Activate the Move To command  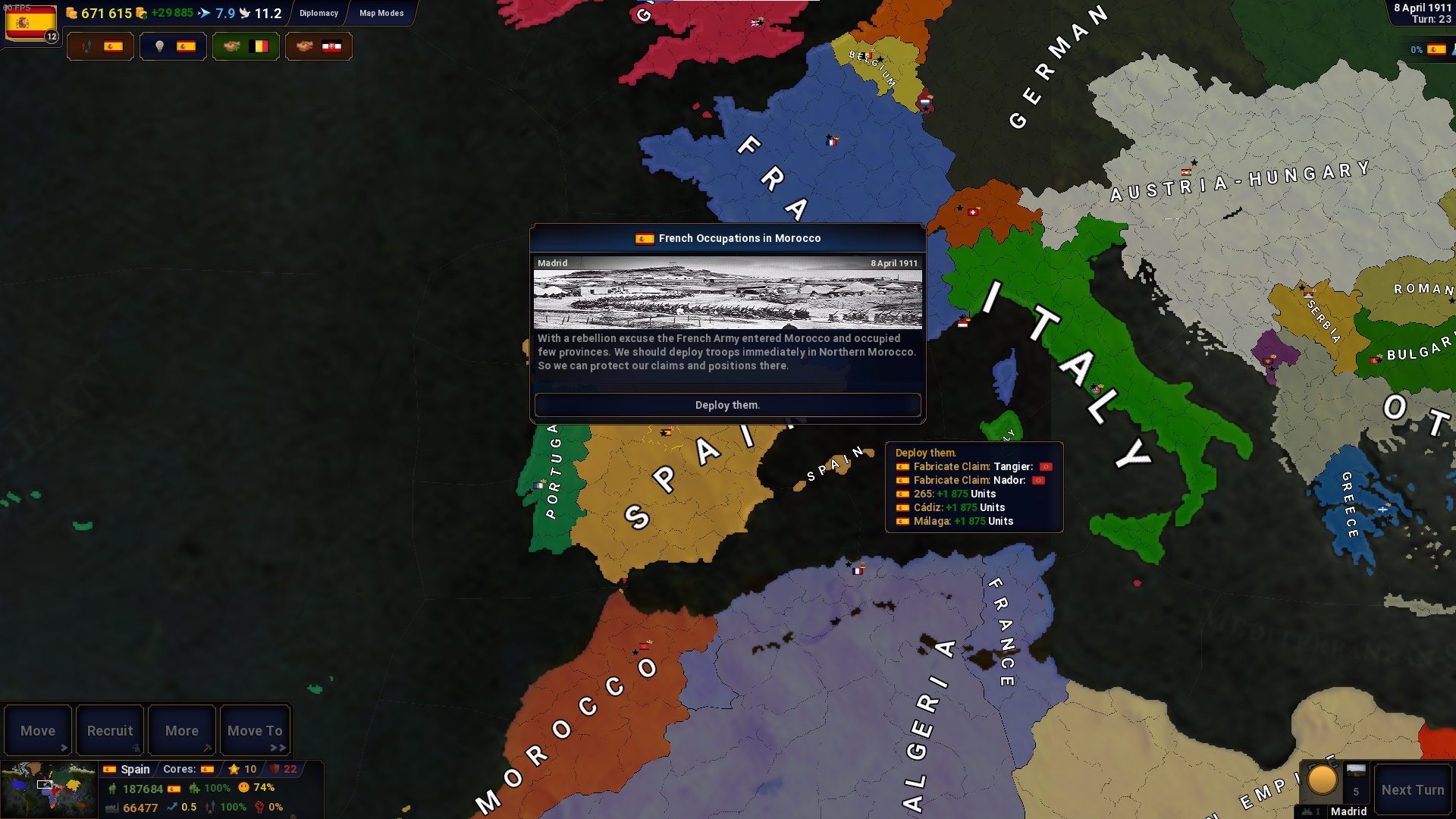(255, 730)
